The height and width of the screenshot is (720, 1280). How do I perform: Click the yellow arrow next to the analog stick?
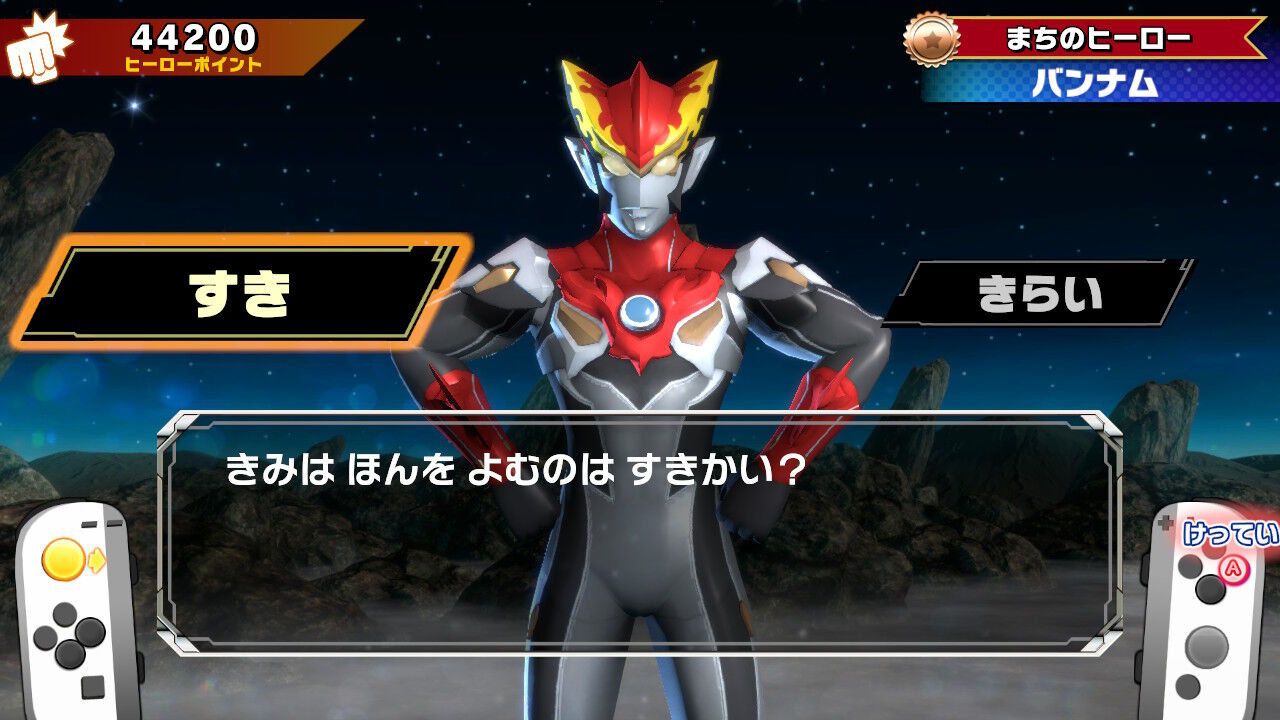click(x=98, y=558)
